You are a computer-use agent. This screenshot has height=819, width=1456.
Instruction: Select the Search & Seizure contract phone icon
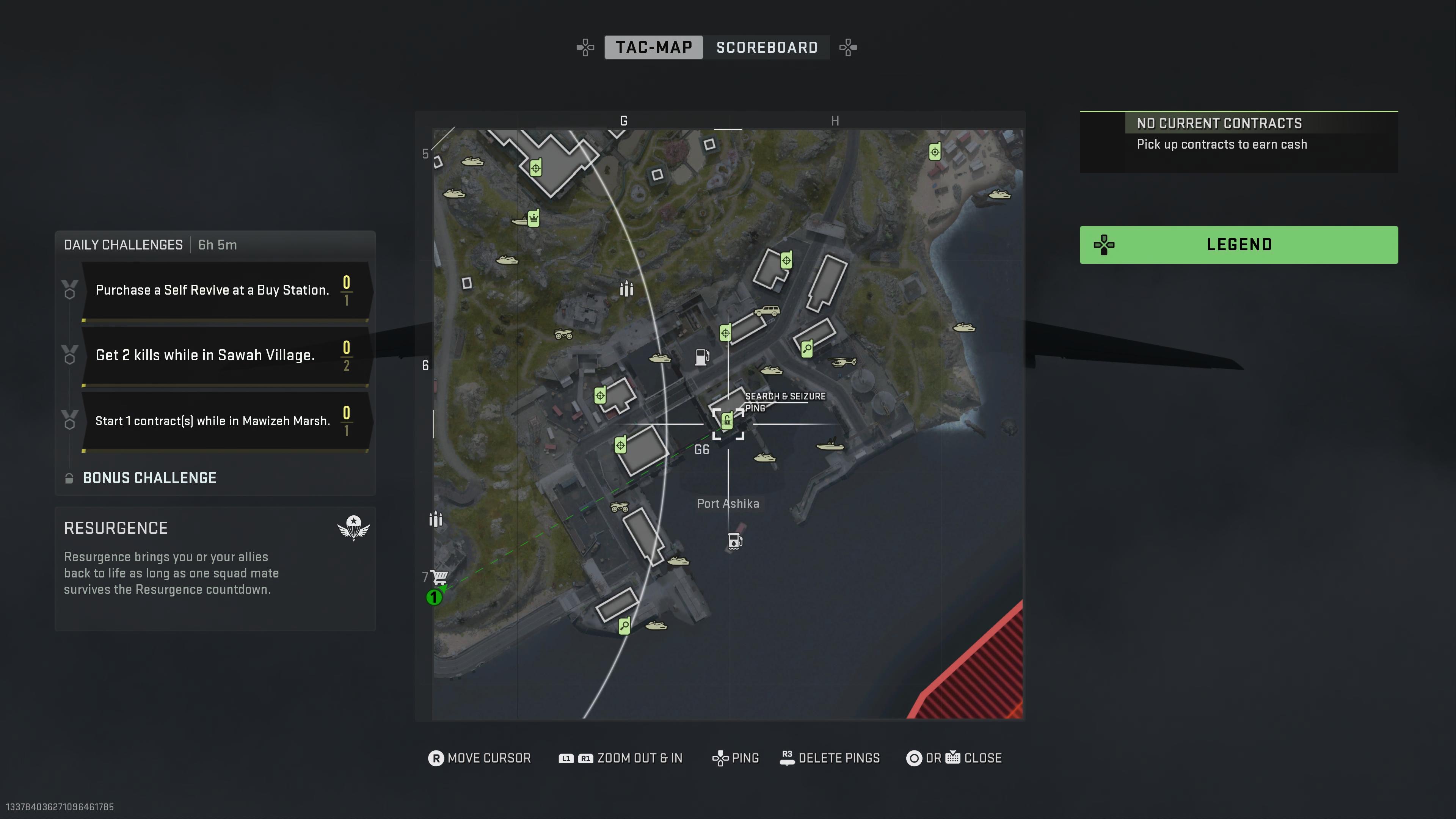click(727, 421)
